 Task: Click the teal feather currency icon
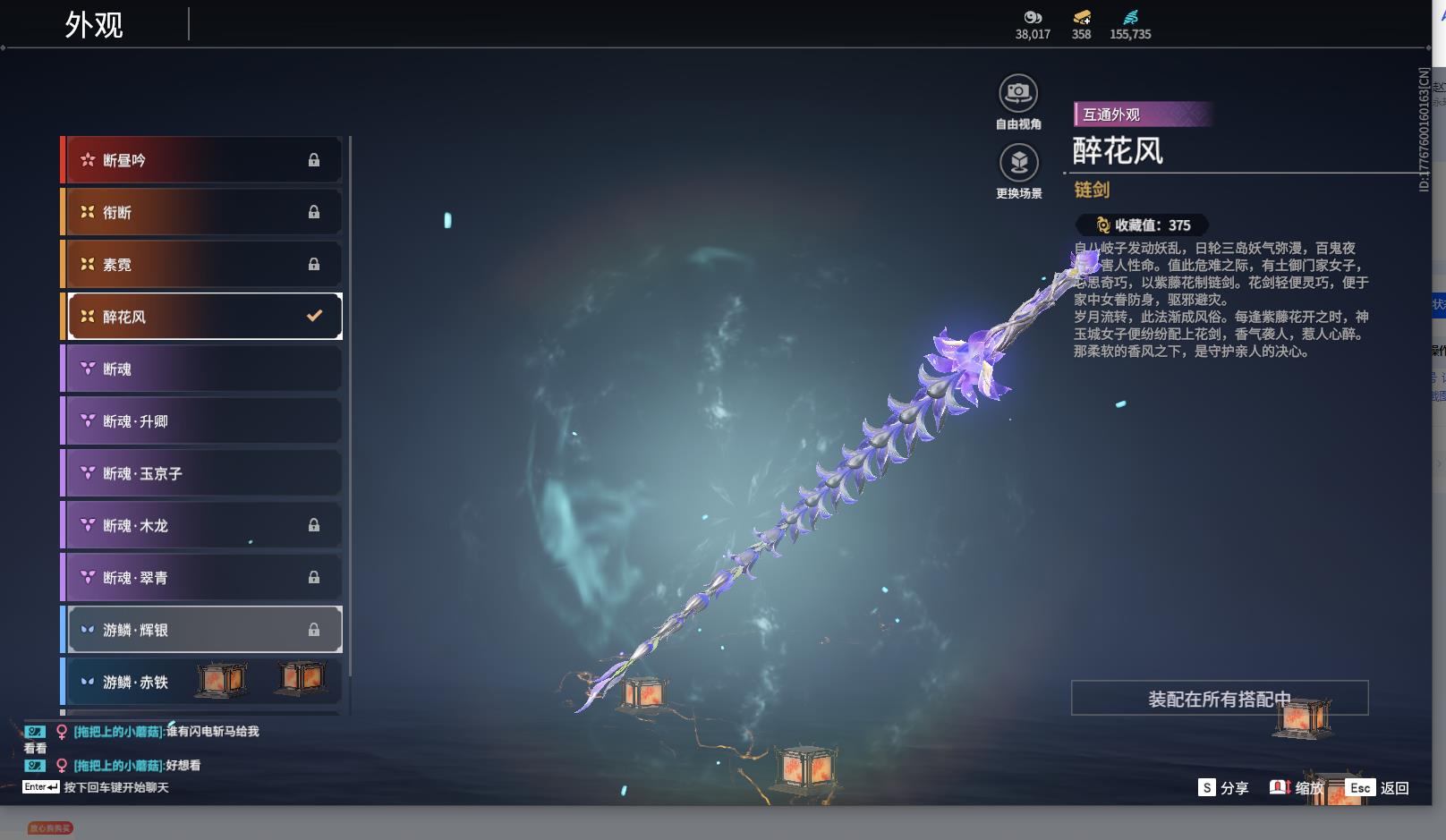click(x=1131, y=17)
